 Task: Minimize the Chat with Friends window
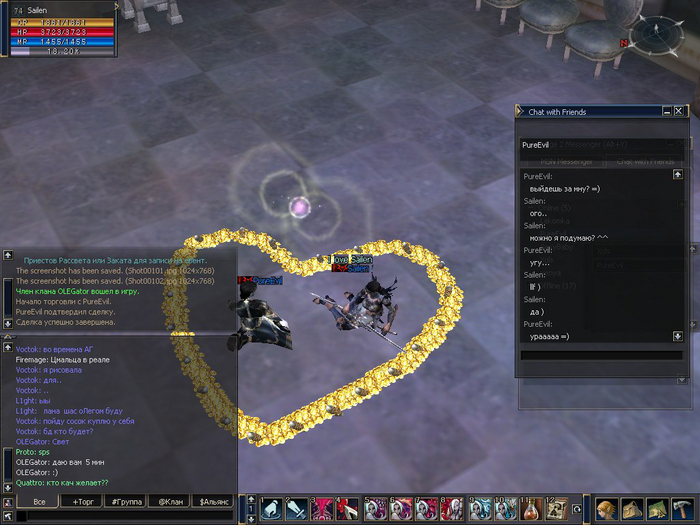coord(665,111)
